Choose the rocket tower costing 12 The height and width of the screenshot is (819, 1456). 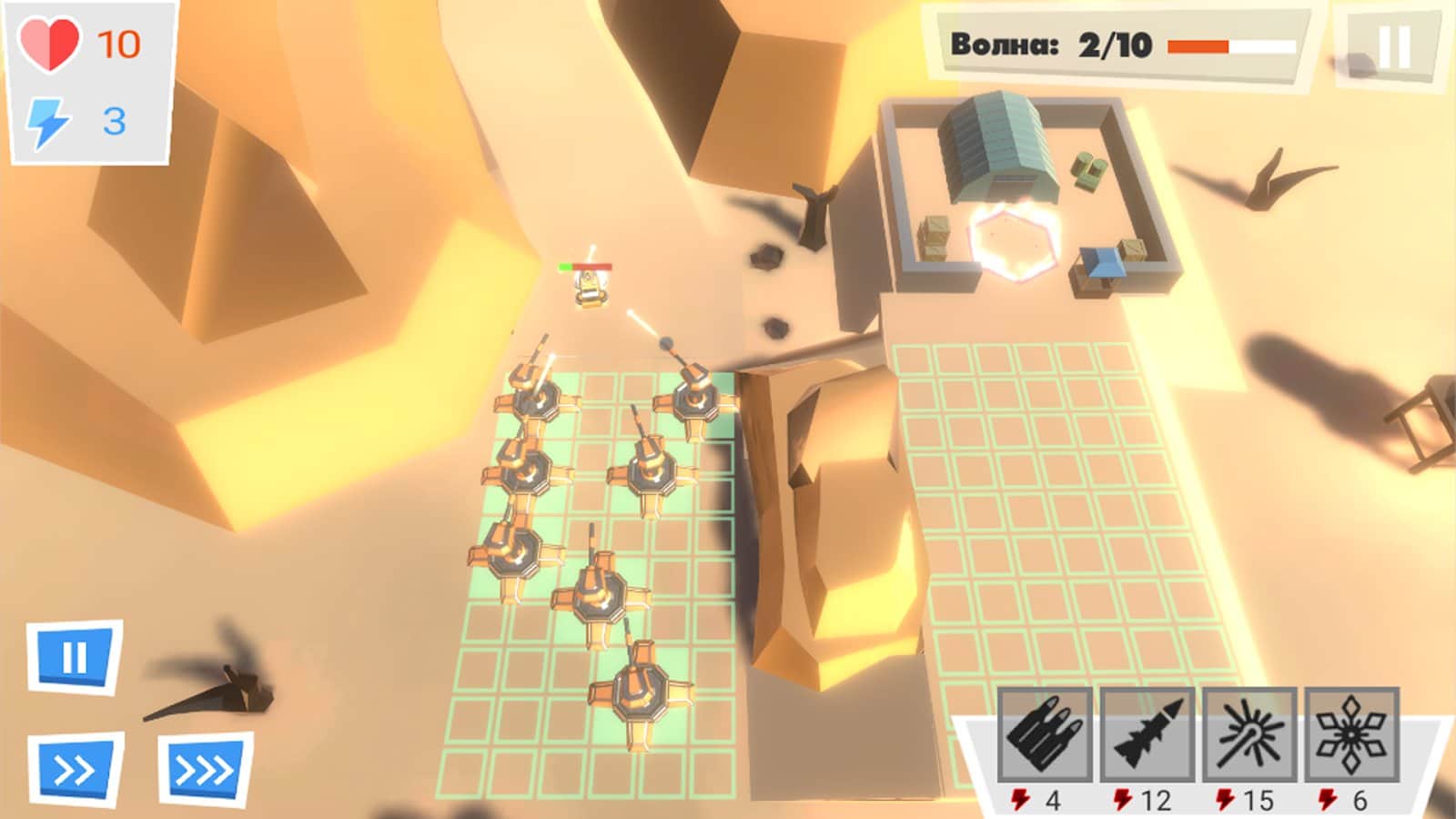pyautogui.click(x=1148, y=734)
